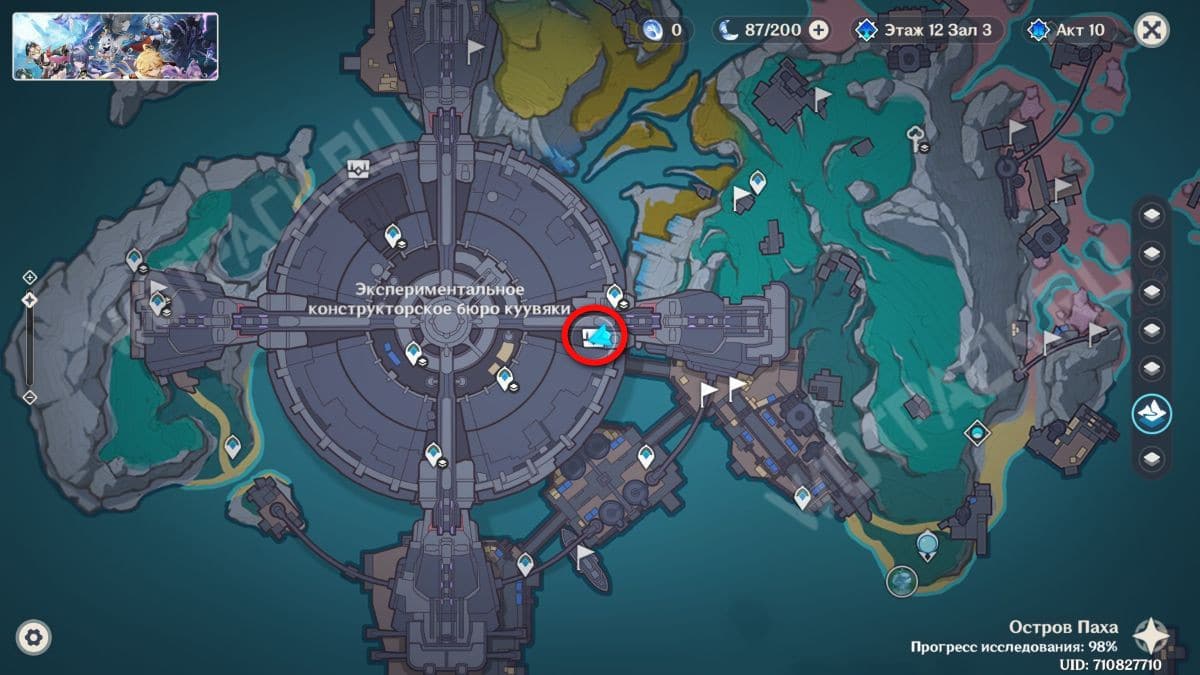
Task: Close the map with the X button
Action: (1152, 30)
